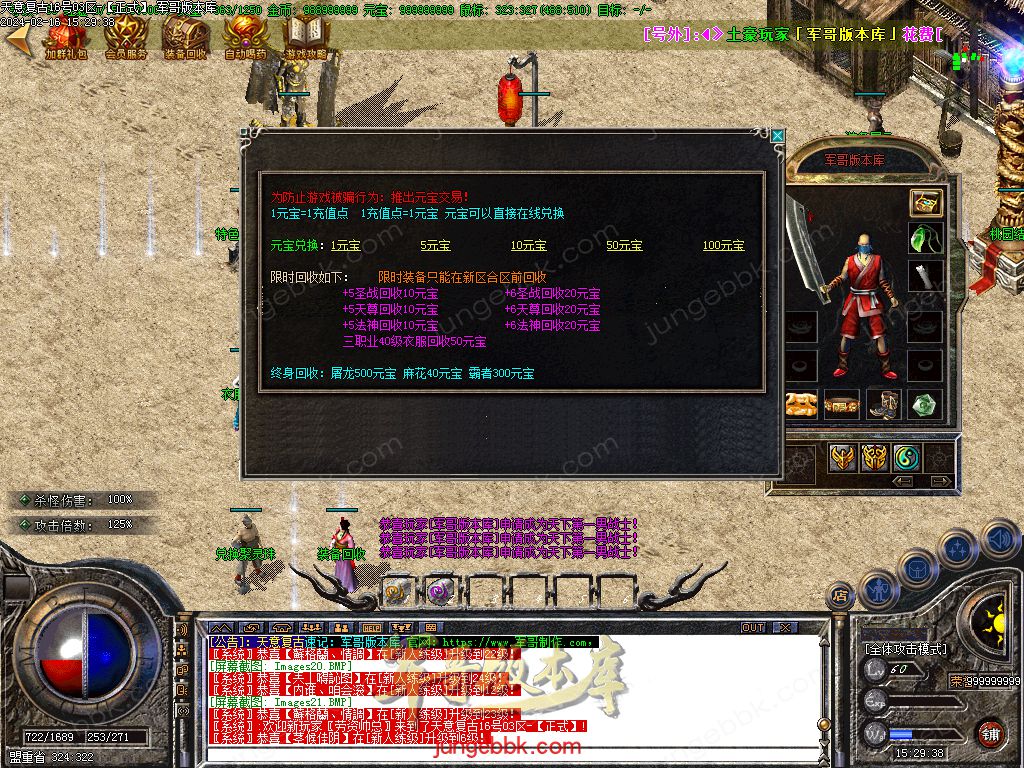The height and width of the screenshot is (768, 1024).
Task: Click the OUT button above chat
Action: (753, 628)
